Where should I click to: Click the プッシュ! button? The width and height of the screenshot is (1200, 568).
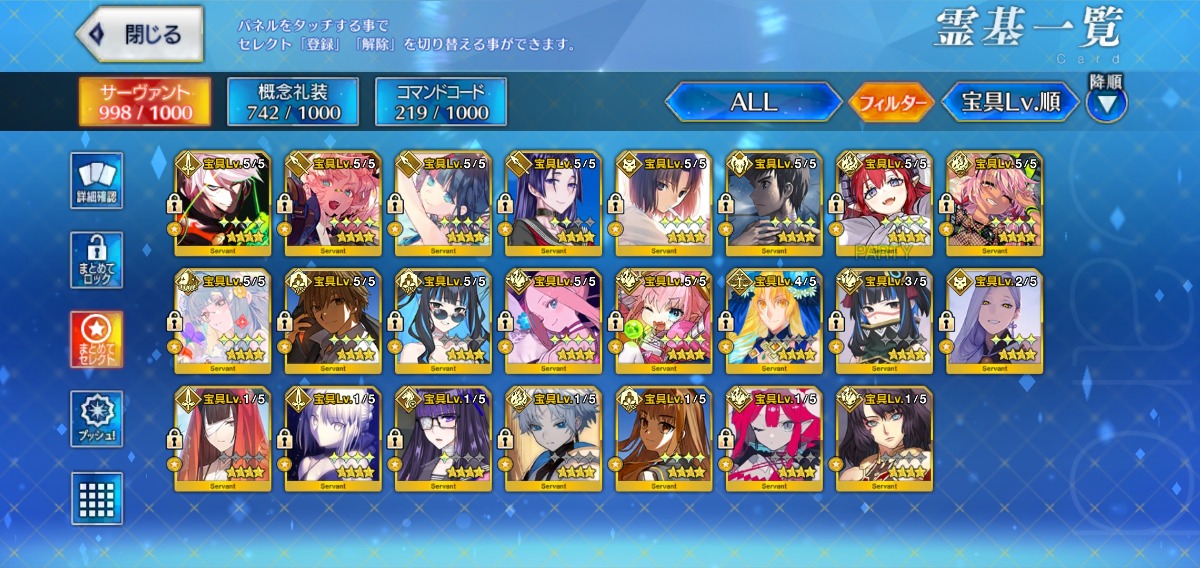tap(98, 419)
